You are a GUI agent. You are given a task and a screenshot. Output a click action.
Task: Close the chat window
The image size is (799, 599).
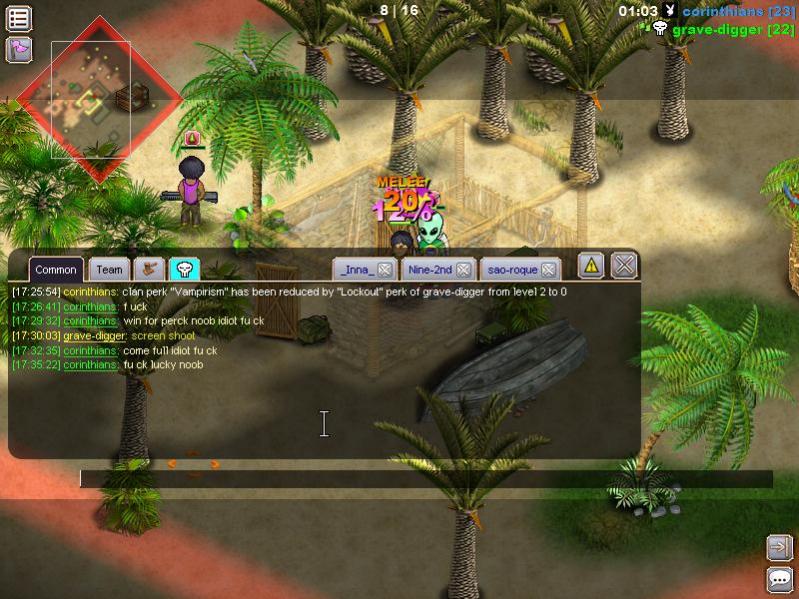tap(624, 266)
